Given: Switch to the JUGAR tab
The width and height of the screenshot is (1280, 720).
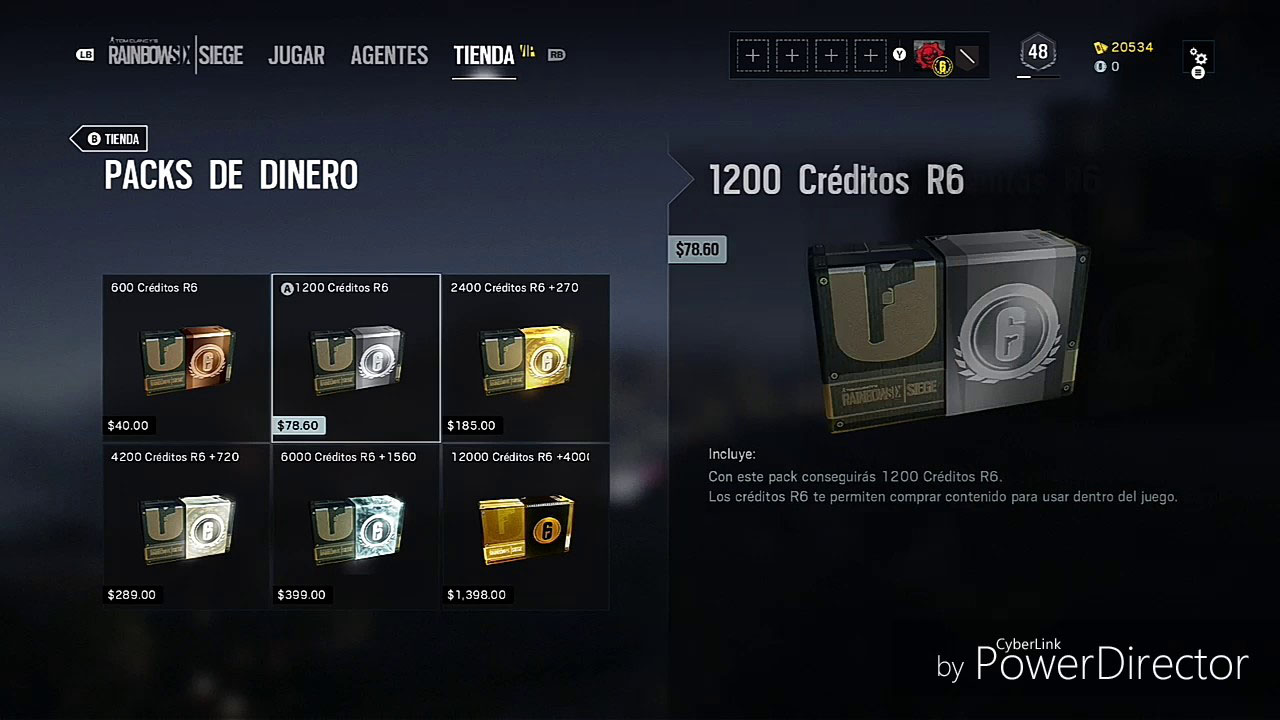Looking at the screenshot, I should [x=296, y=55].
